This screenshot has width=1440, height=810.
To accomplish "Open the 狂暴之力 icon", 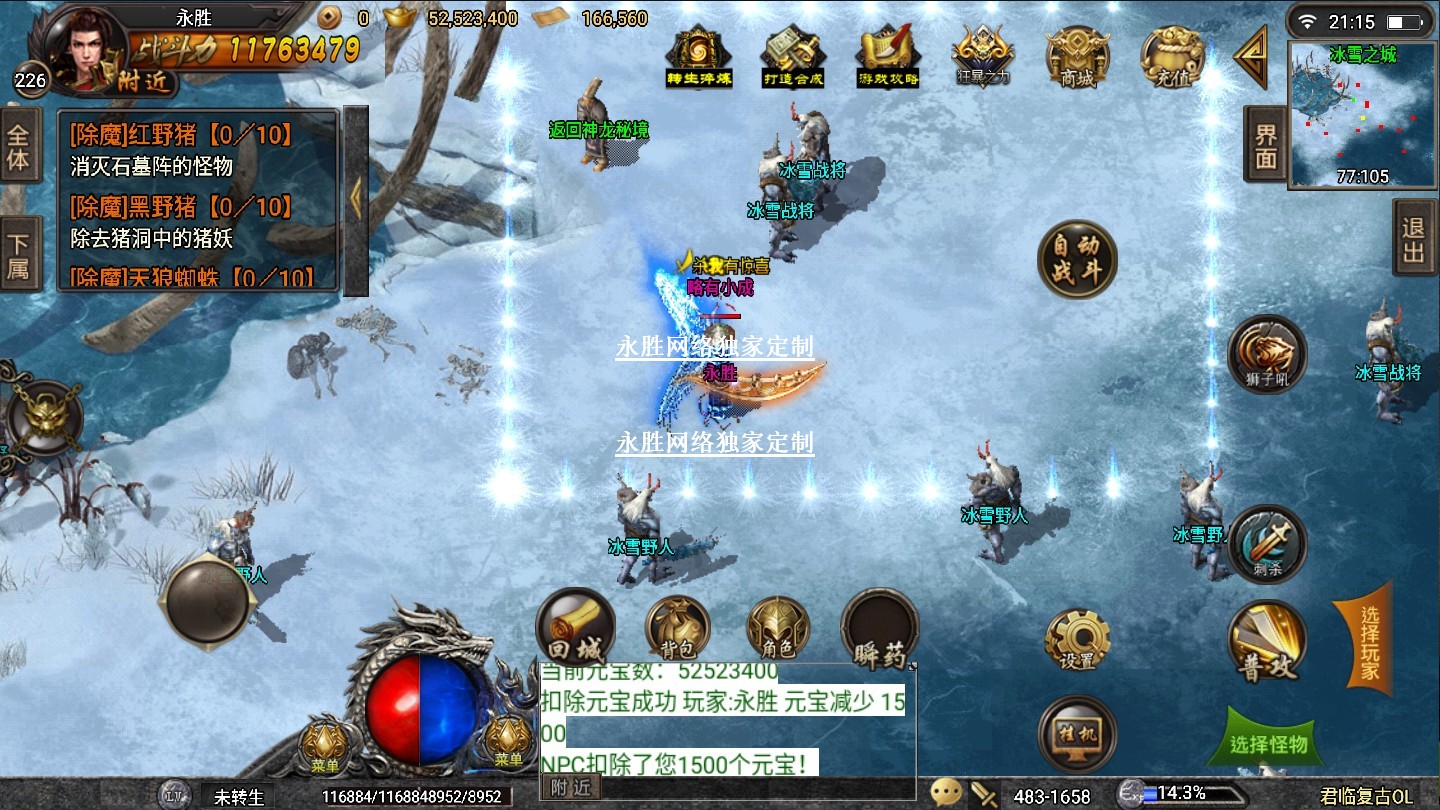I will click(983, 56).
